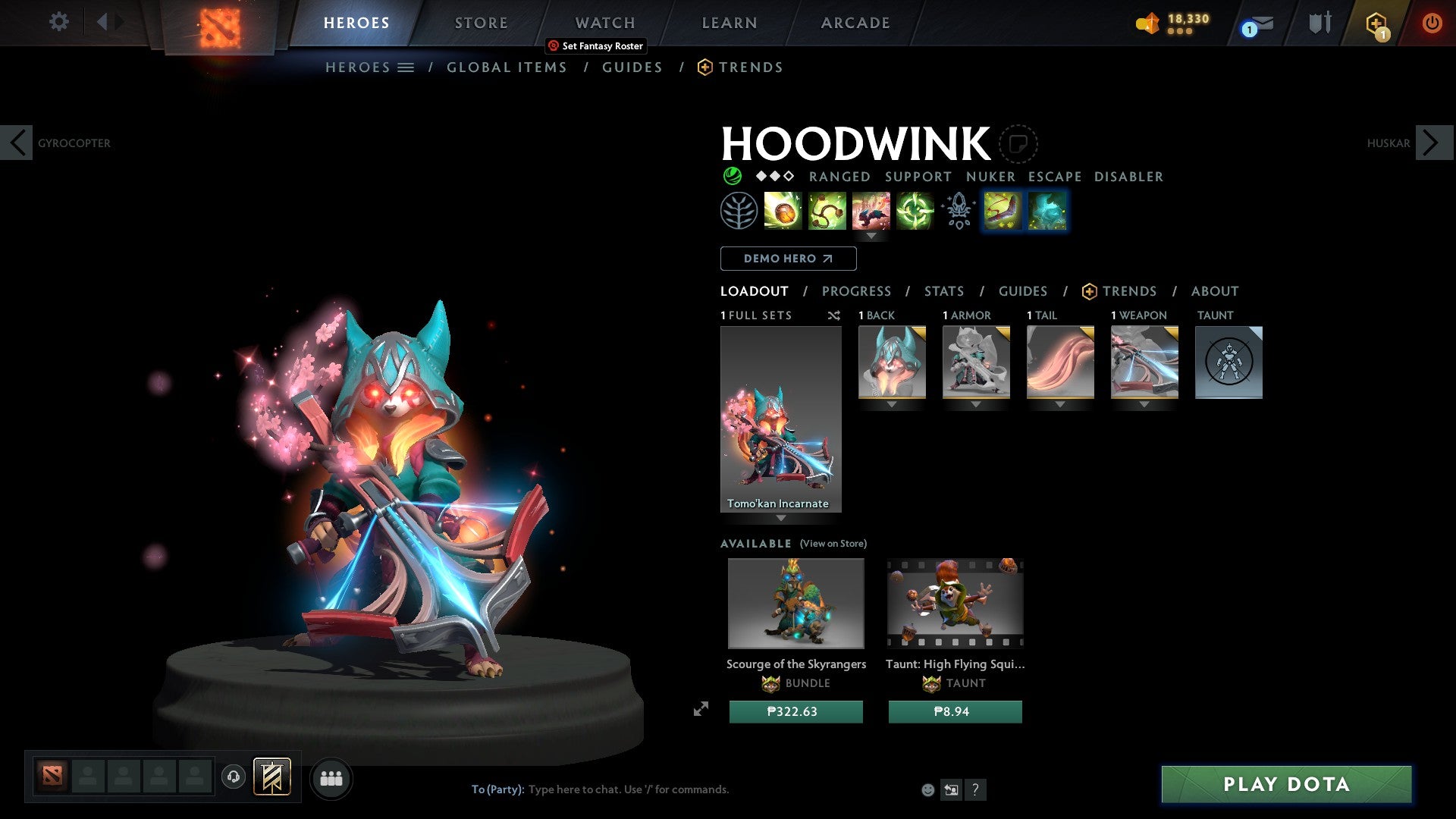This screenshot has height=819, width=1456.
Task: Switch to the PROGRESS tab
Action: coord(857,290)
